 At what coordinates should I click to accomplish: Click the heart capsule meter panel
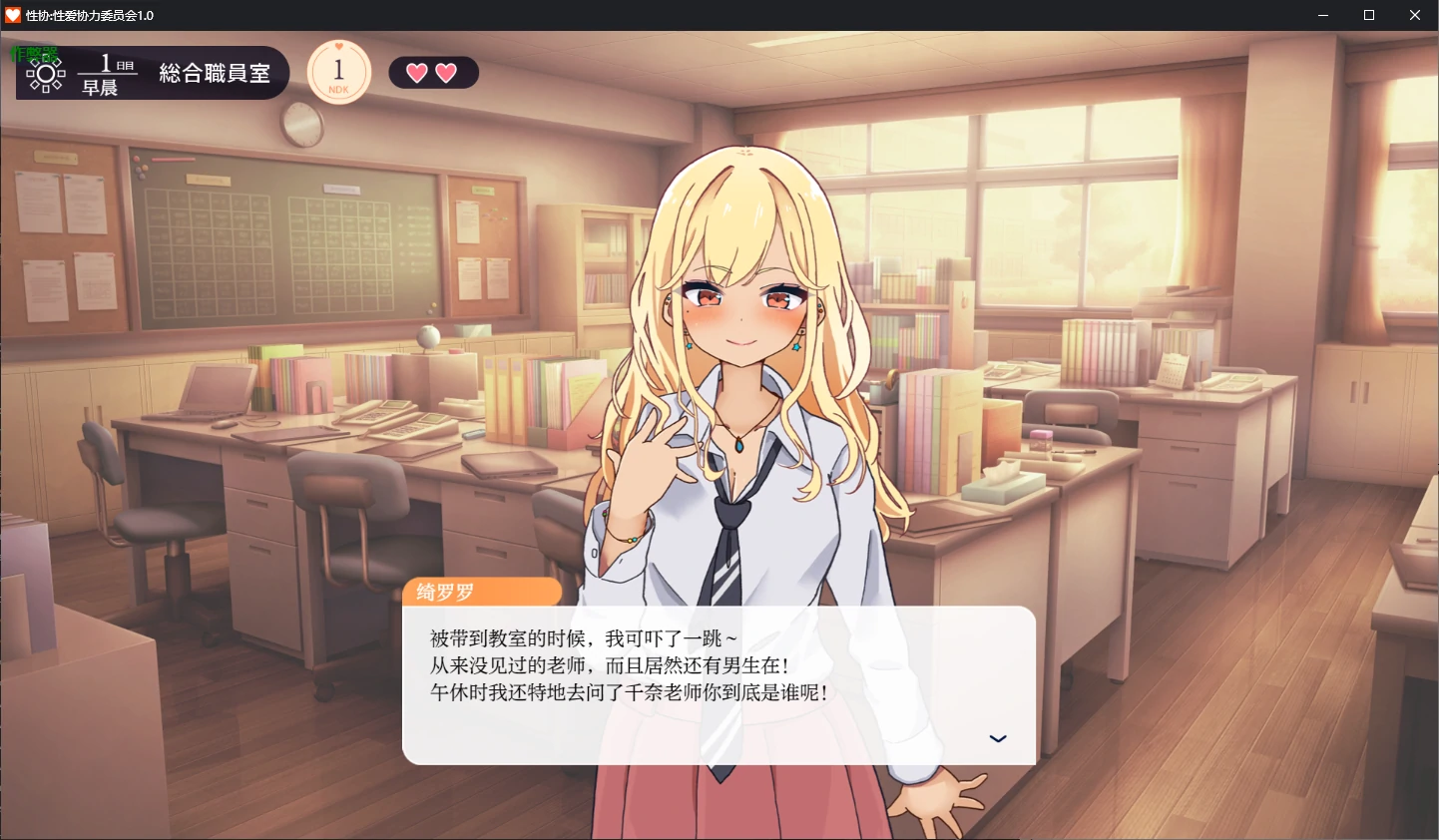pyautogui.click(x=433, y=72)
